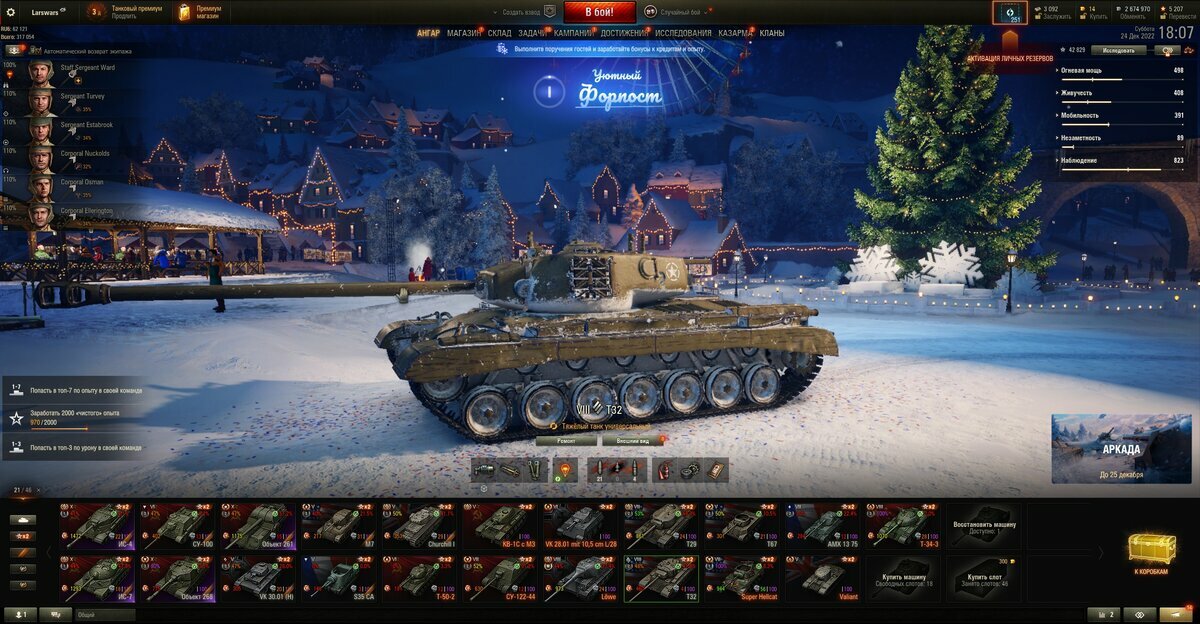Image resolution: width=1200 pixels, height=624 pixels.
Task: Open the Кланы menu
Action: pos(772,33)
